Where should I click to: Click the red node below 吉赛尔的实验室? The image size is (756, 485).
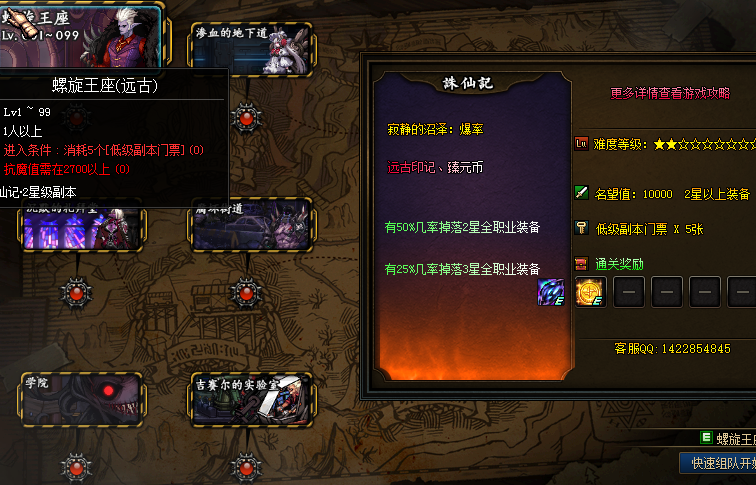(246, 466)
